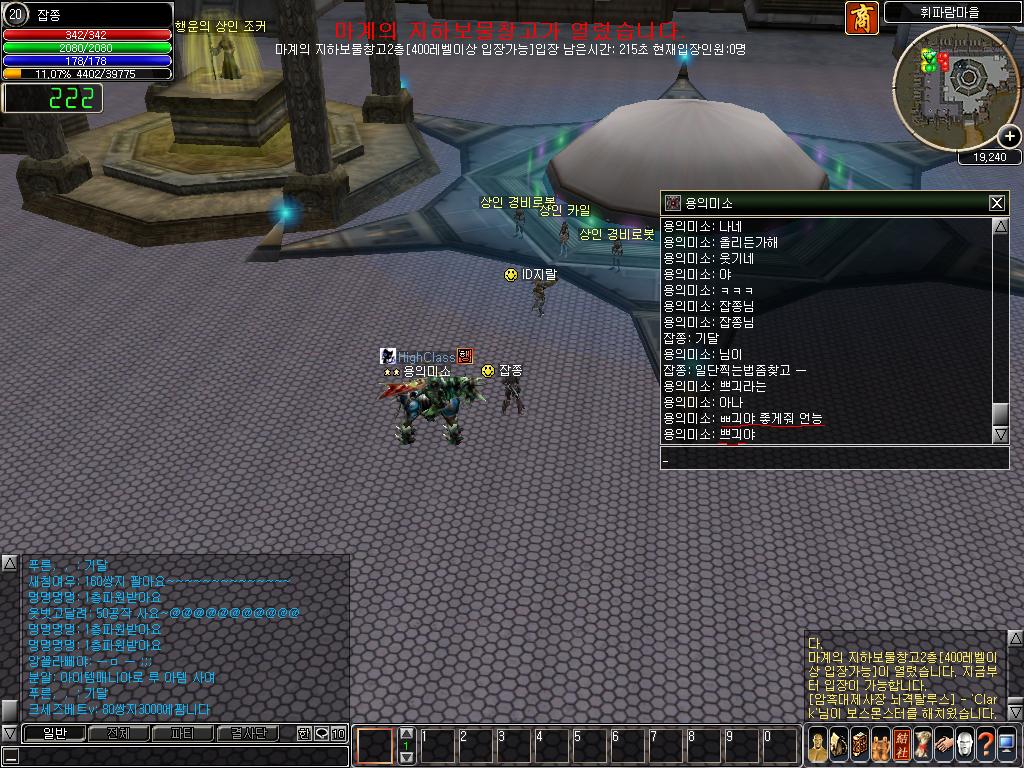Focus the main chat input box

coord(175,757)
